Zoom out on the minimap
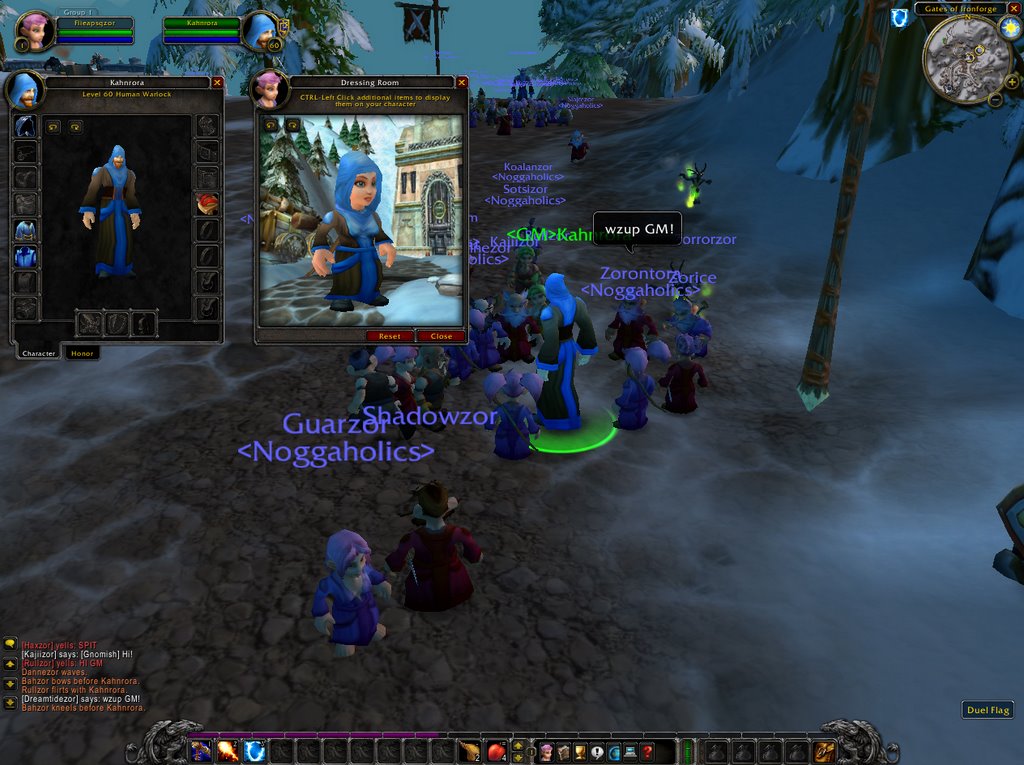 coord(996,98)
